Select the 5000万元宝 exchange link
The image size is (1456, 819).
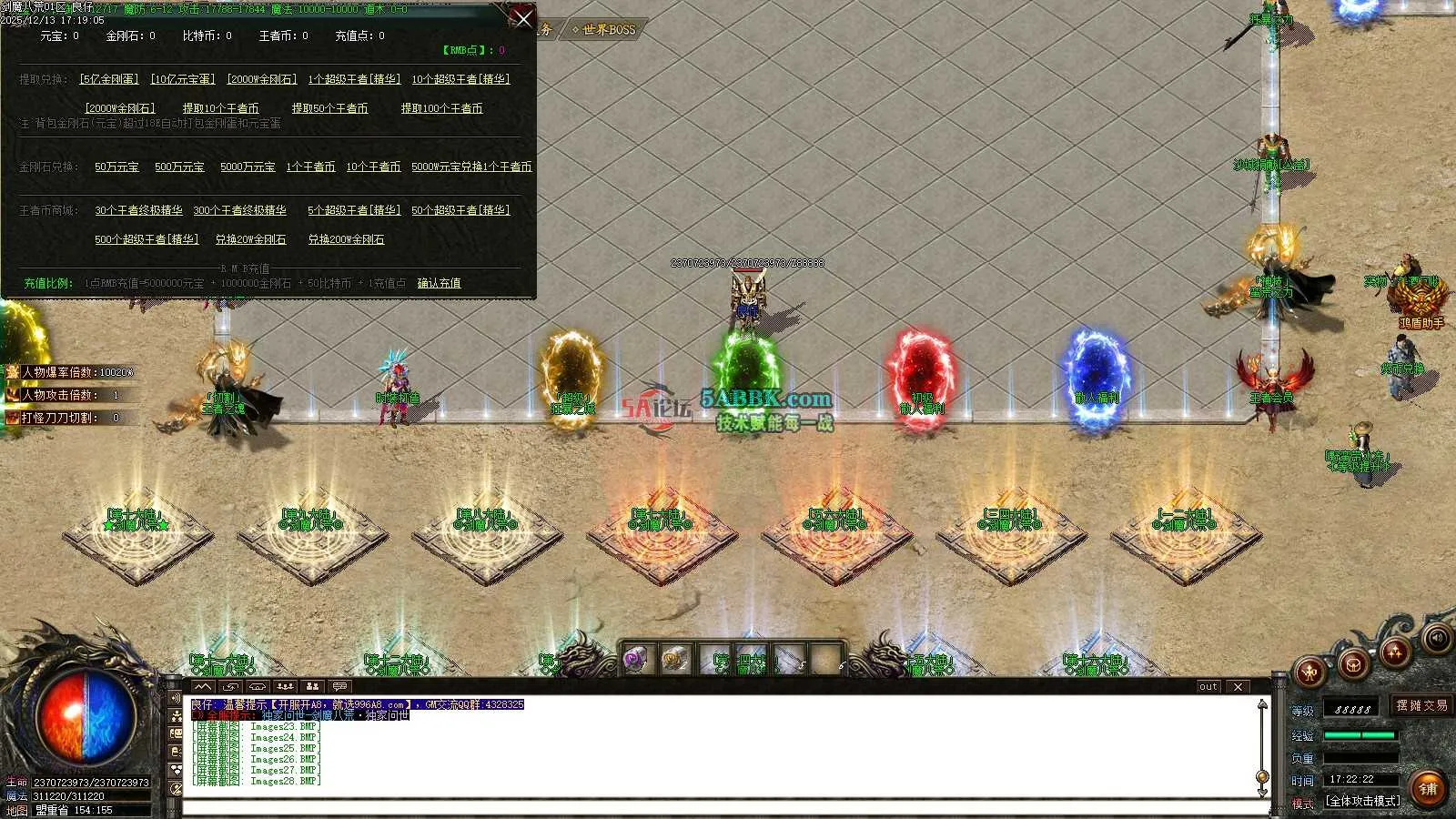pyautogui.click(x=248, y=167)
